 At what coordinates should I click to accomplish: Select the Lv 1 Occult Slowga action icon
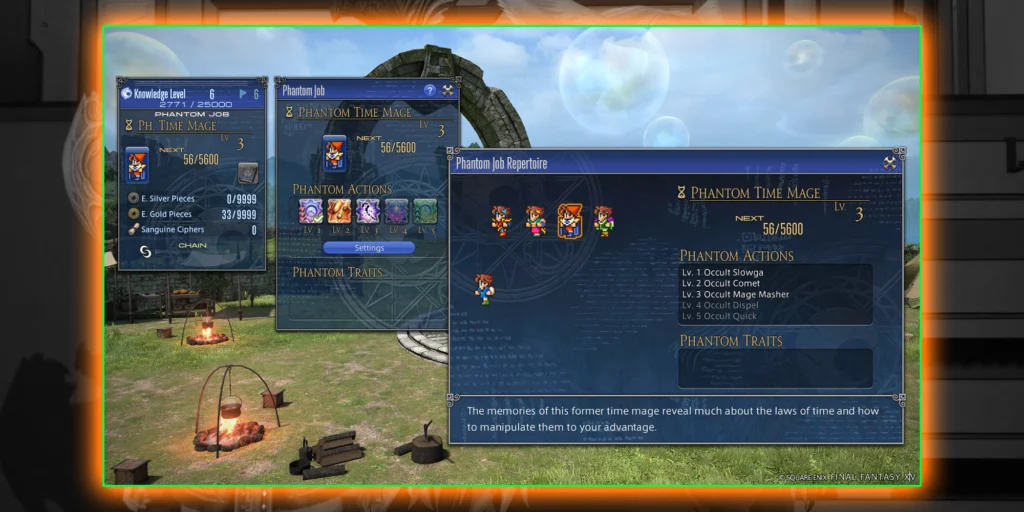[x=310, y=211]
